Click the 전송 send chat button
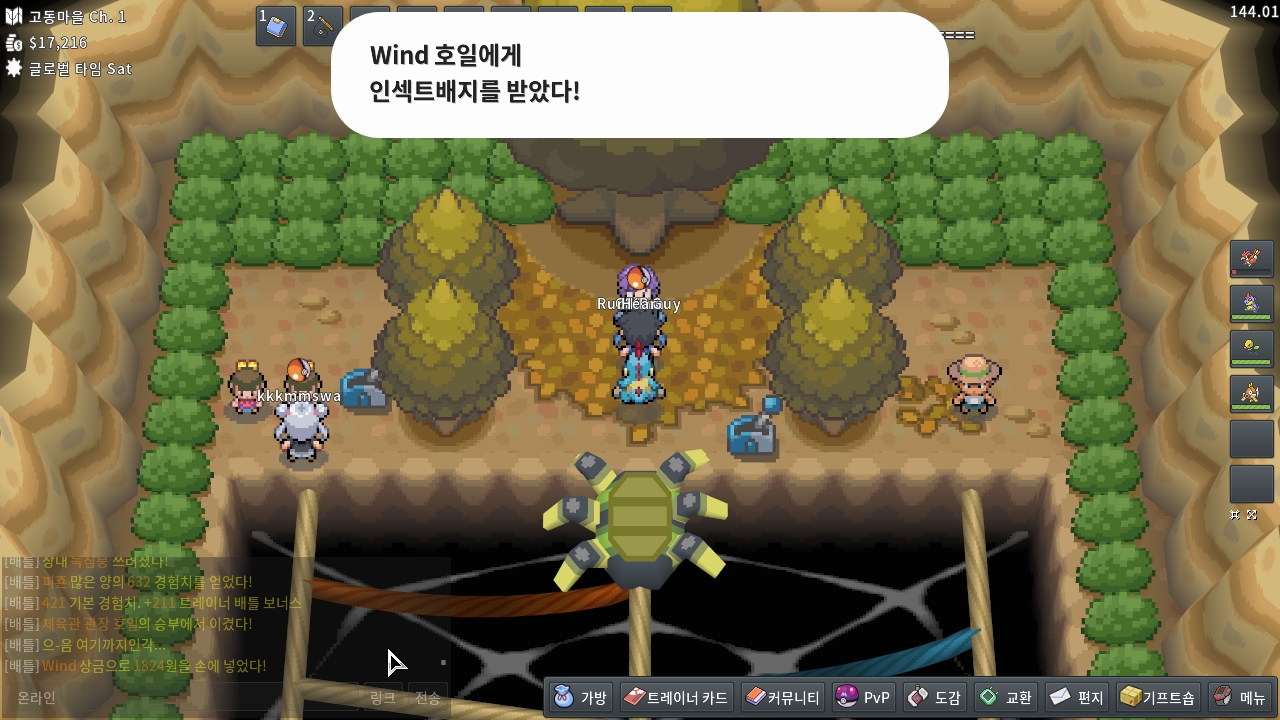The image size is (1280, 720). [x=428, y=697]
